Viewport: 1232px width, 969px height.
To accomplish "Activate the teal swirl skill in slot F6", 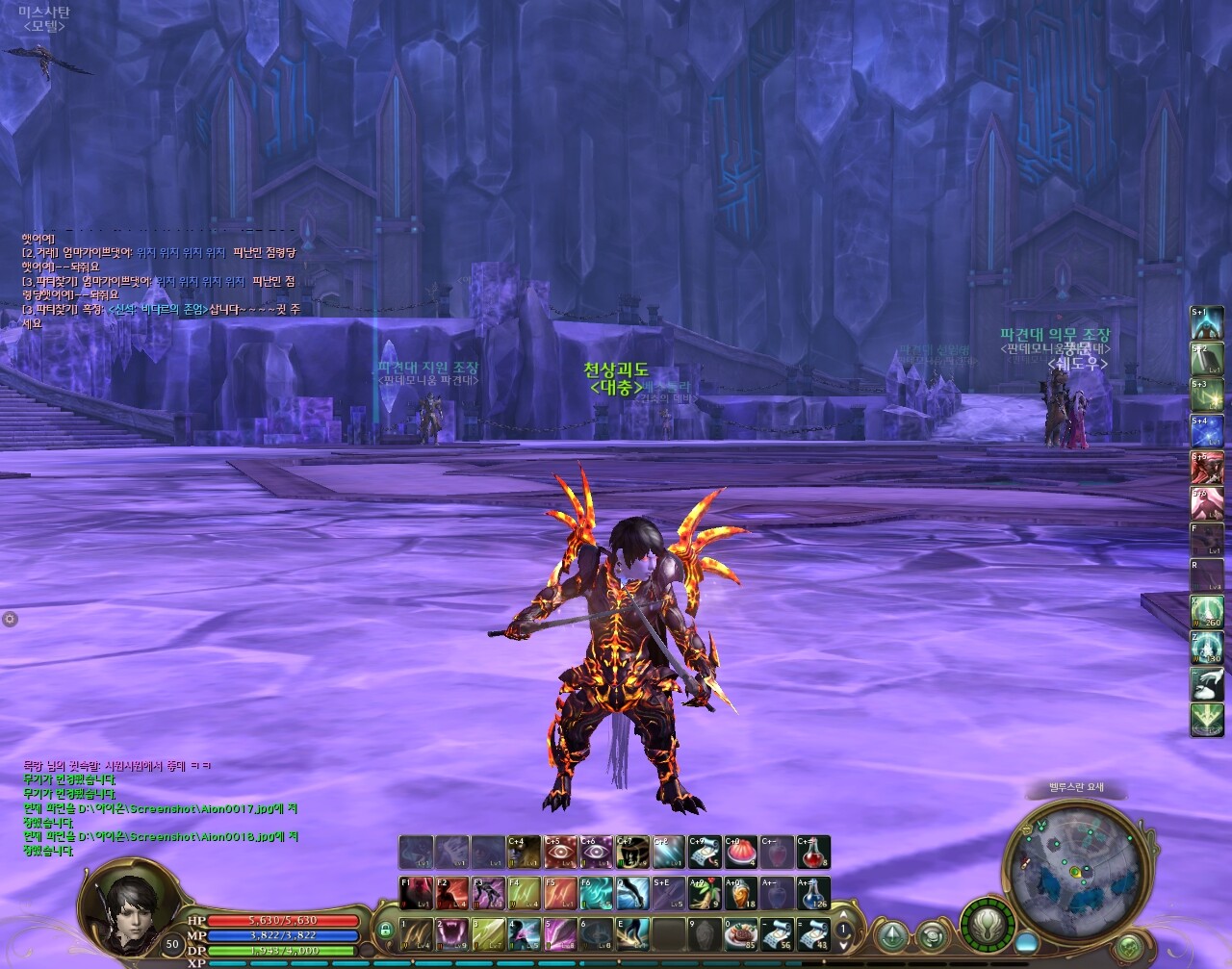I will tap(596, 893).
